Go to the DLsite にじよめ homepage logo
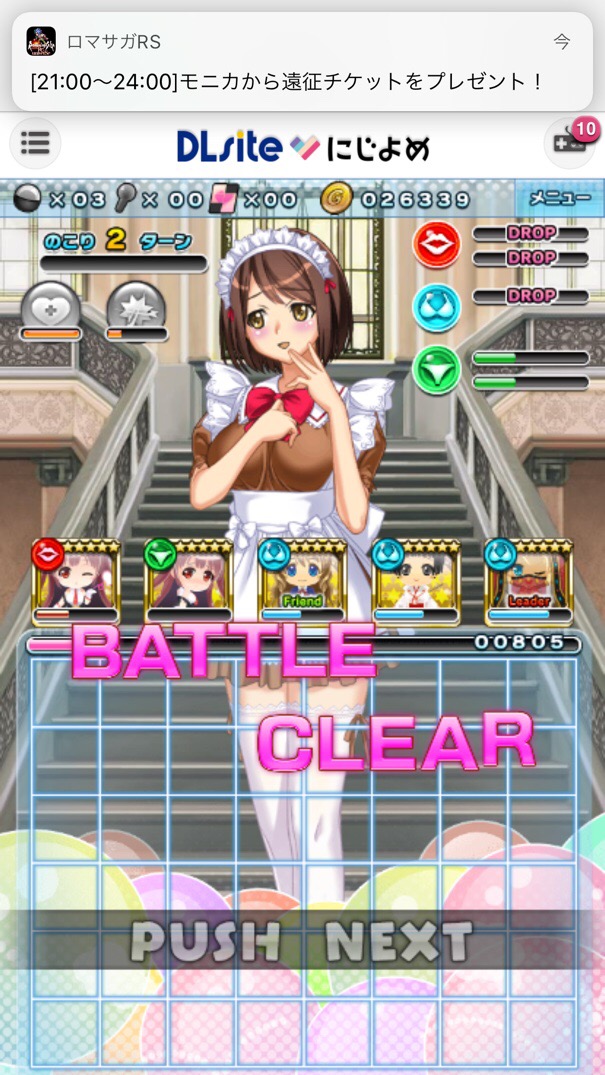Image resolution: width=605 pixels, height=1075 pixels. click(x=303, y=148)
